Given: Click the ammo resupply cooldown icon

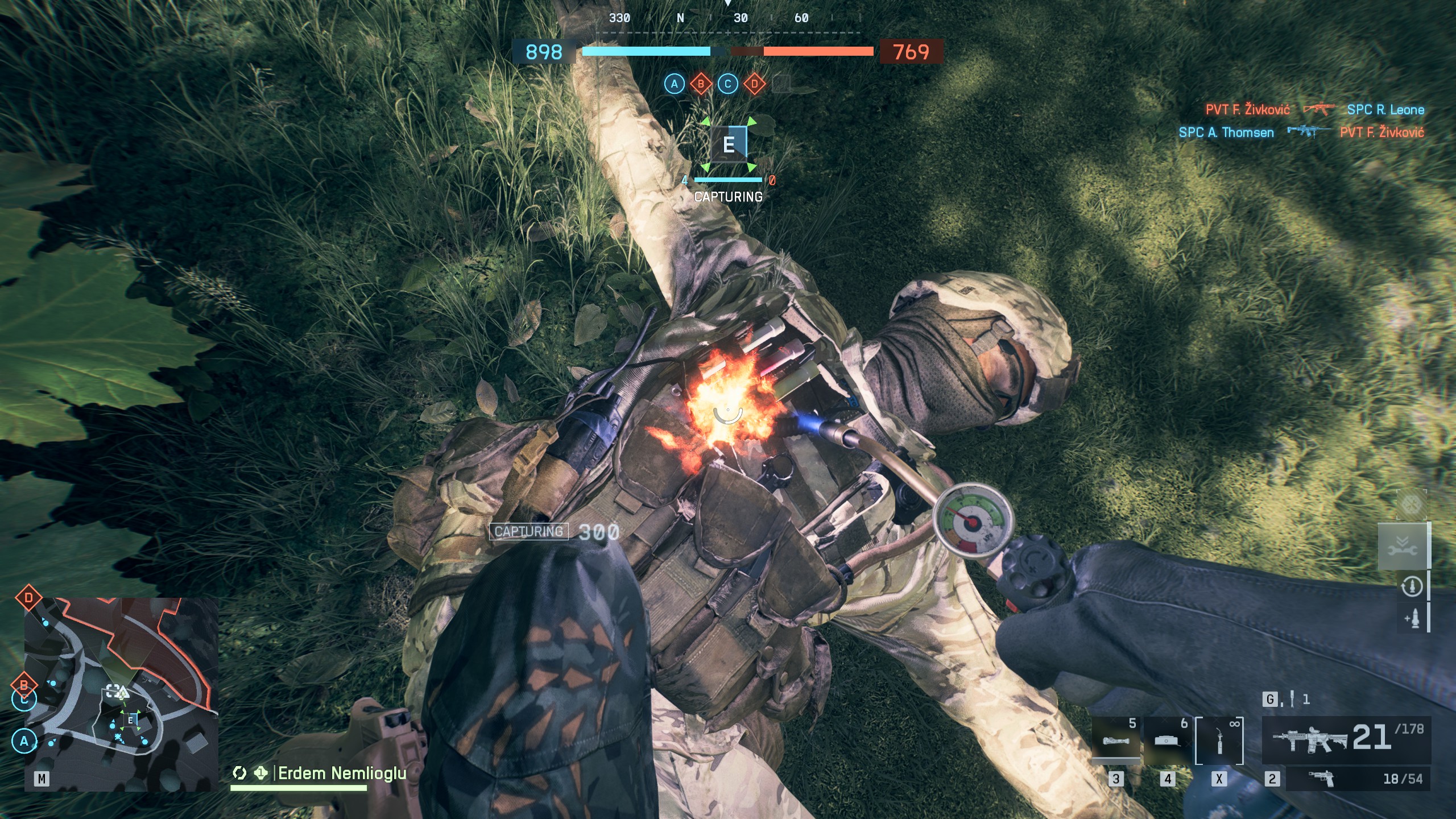Looking at the screenshot, I should (x=1411, y=586).
